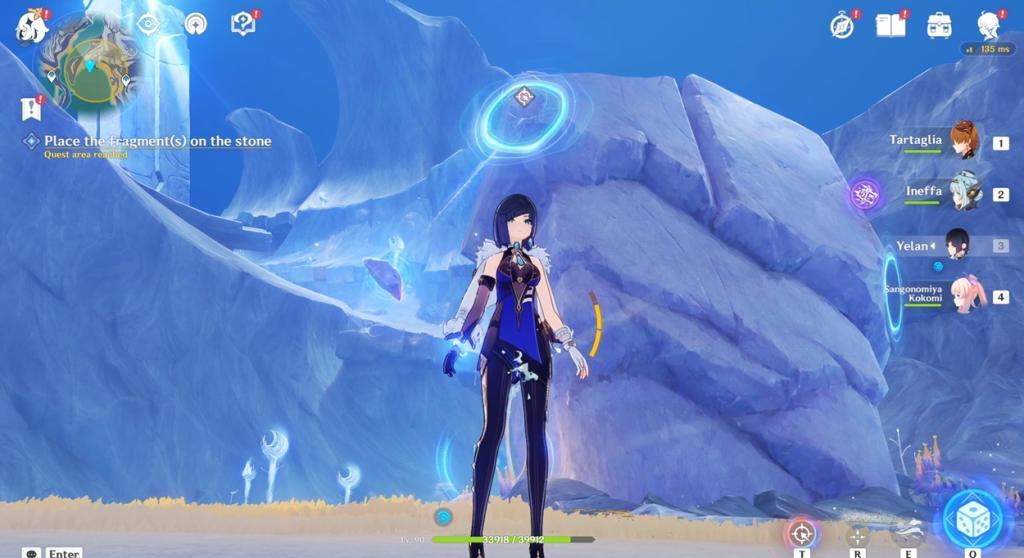The image size is (1024, 558).
Task: Select Yelan in the party list
Action: (x=957, y=244)
